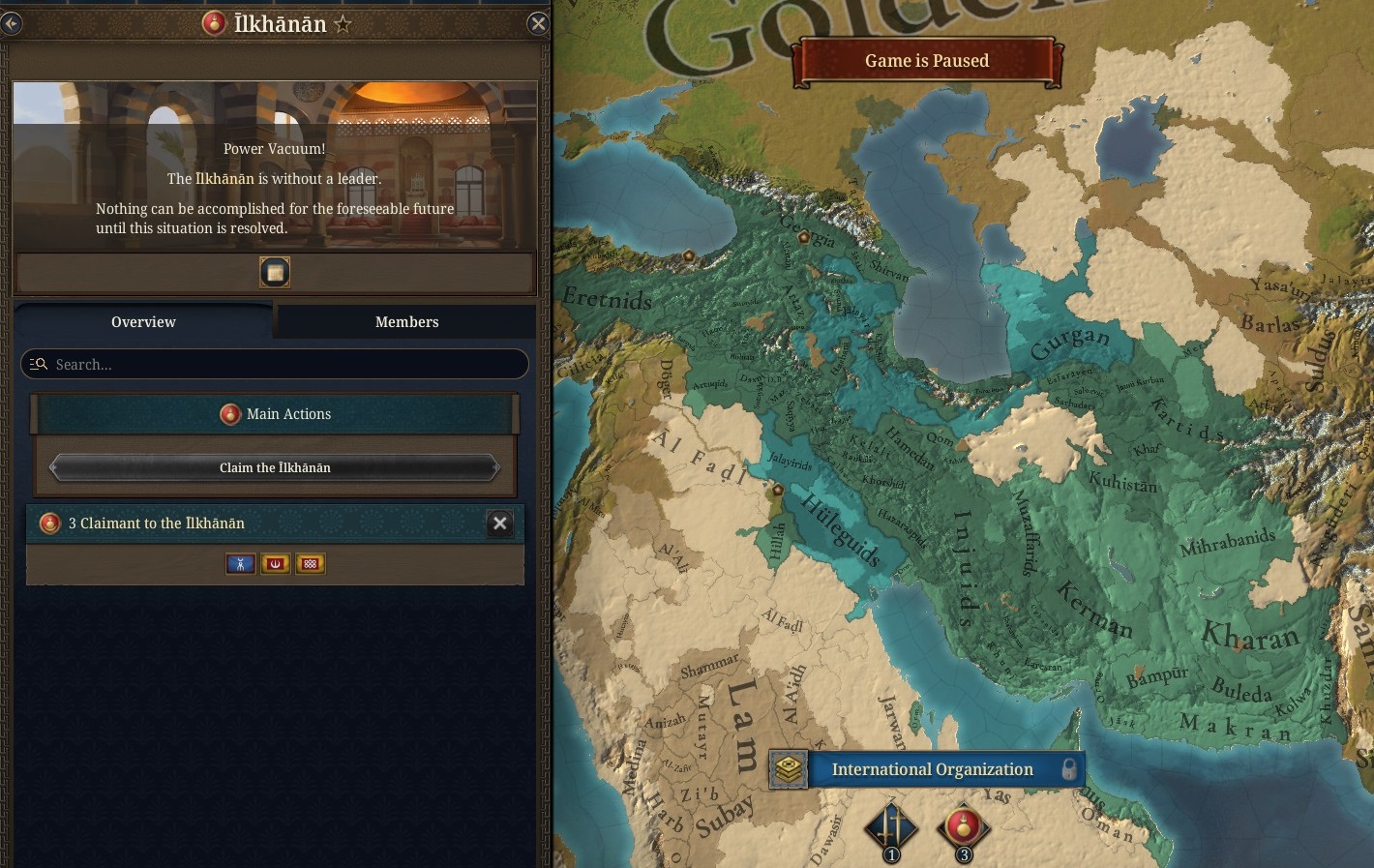Open the Overview tab
The image size is (1374, 868).
tap(143, 321)
